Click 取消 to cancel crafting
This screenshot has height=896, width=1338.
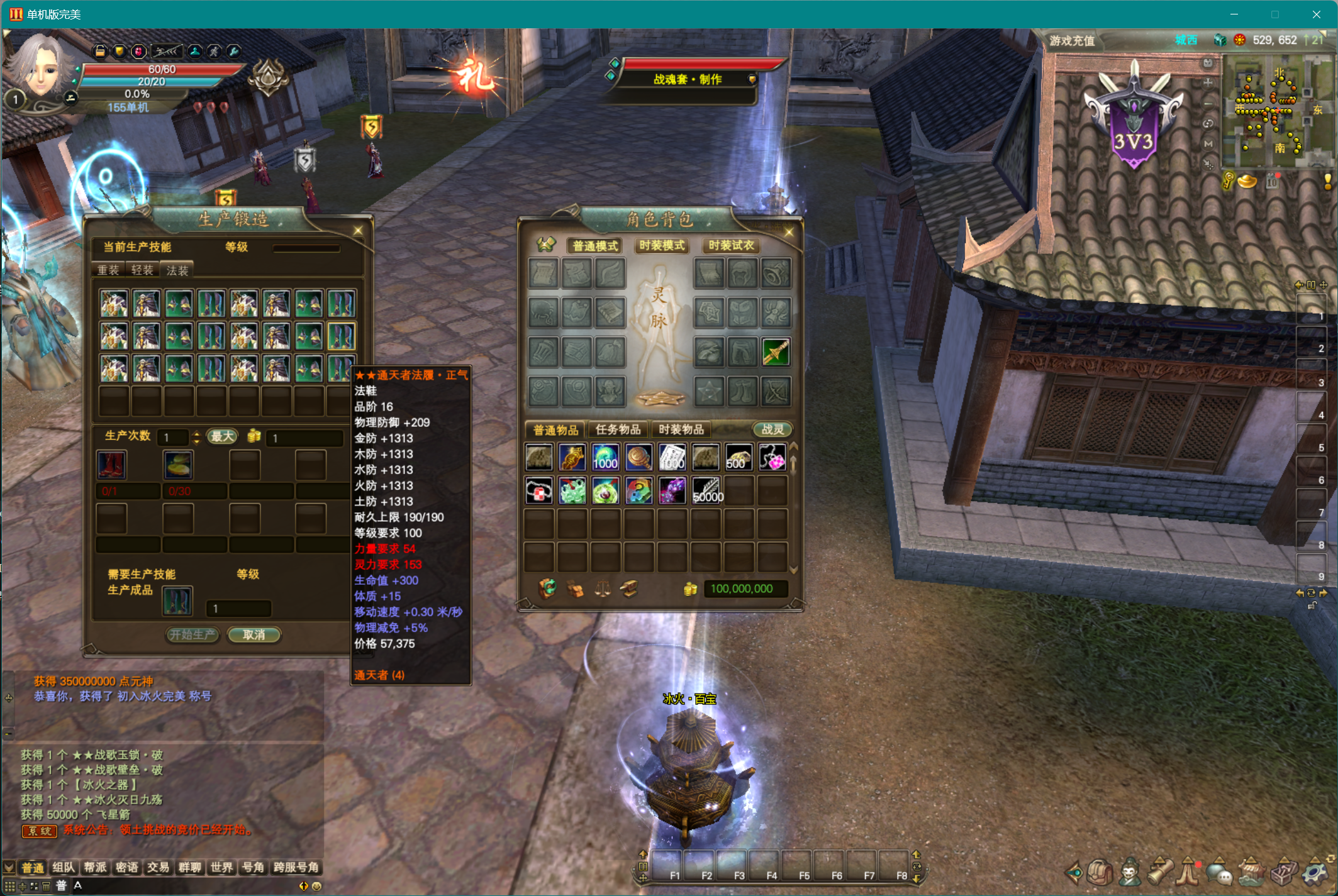[x=254, y=634]
